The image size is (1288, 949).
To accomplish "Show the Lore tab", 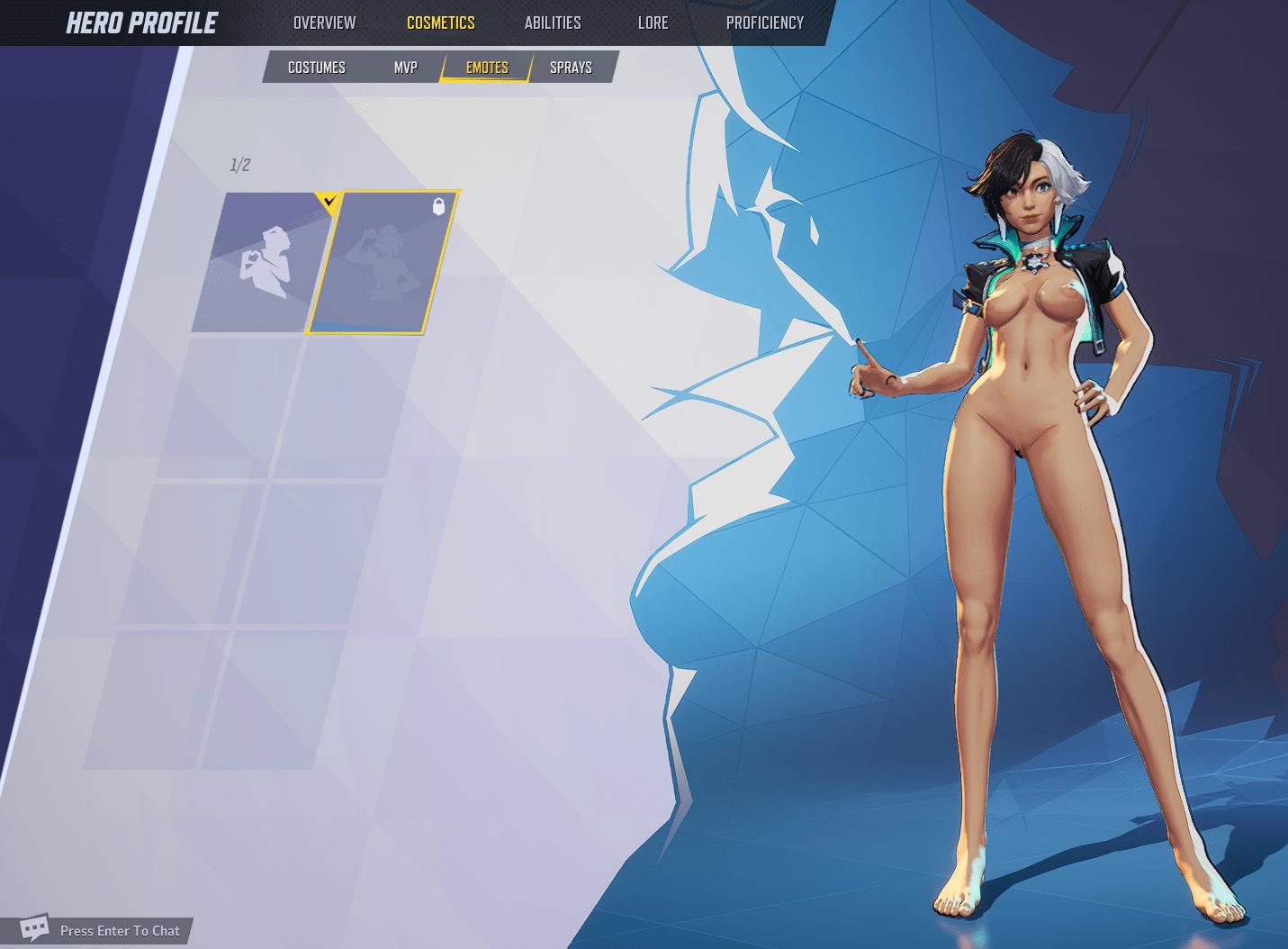I will point(653,23).
